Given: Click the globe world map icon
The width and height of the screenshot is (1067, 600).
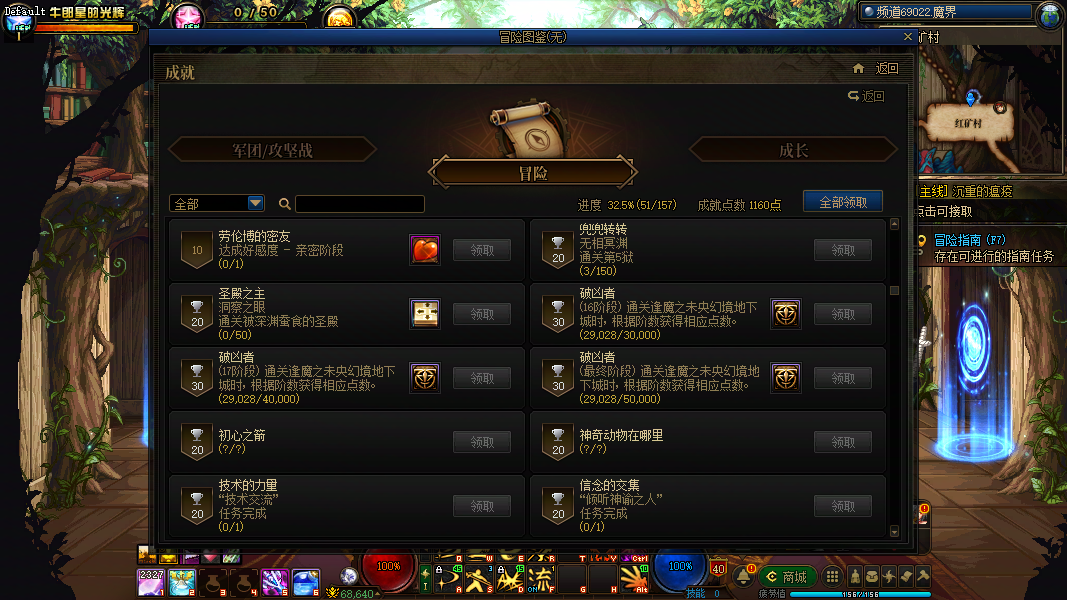Looking at the screenshot, I should point(1050,14).
